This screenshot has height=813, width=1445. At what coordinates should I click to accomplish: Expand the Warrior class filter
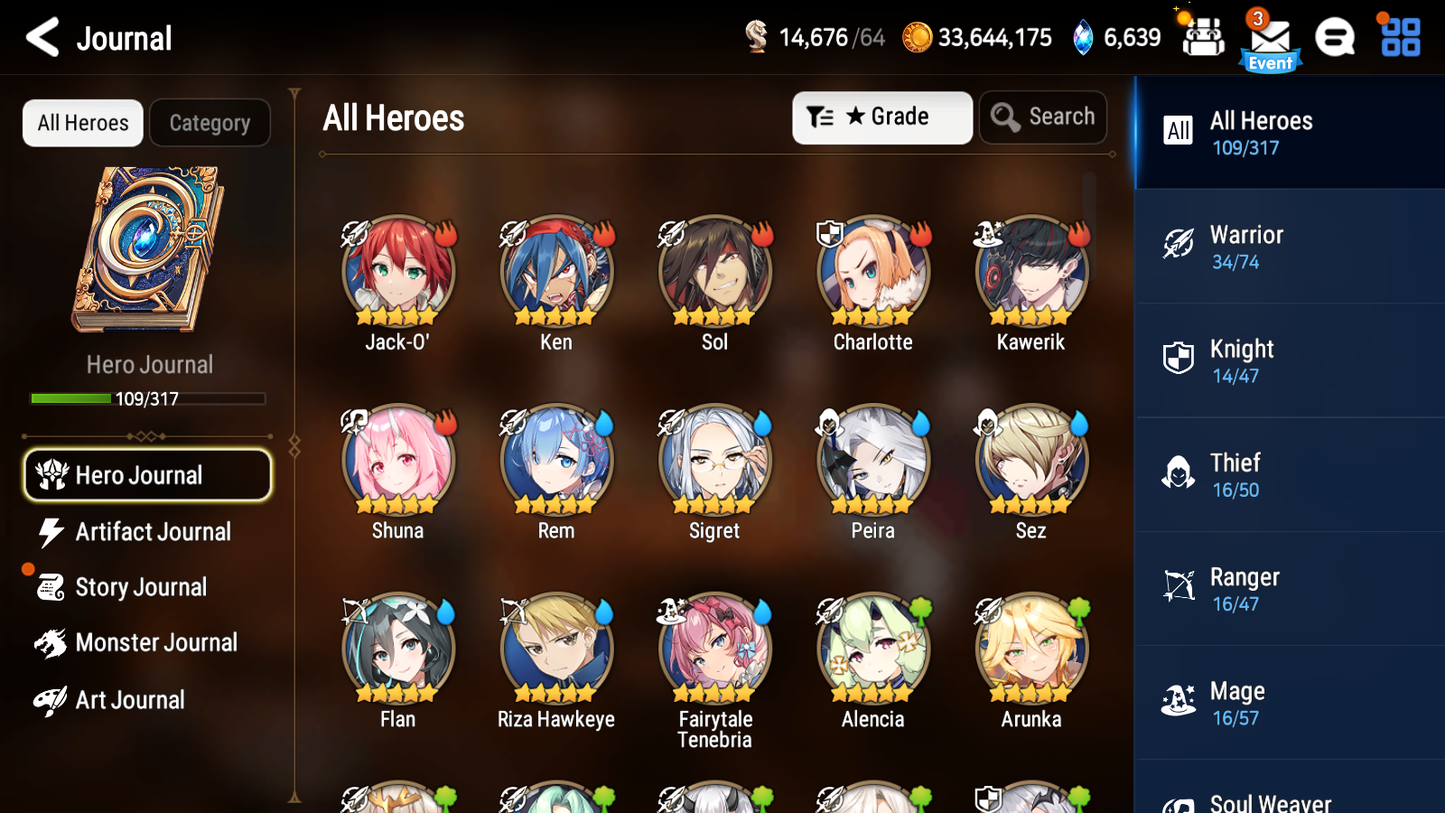1289,246
